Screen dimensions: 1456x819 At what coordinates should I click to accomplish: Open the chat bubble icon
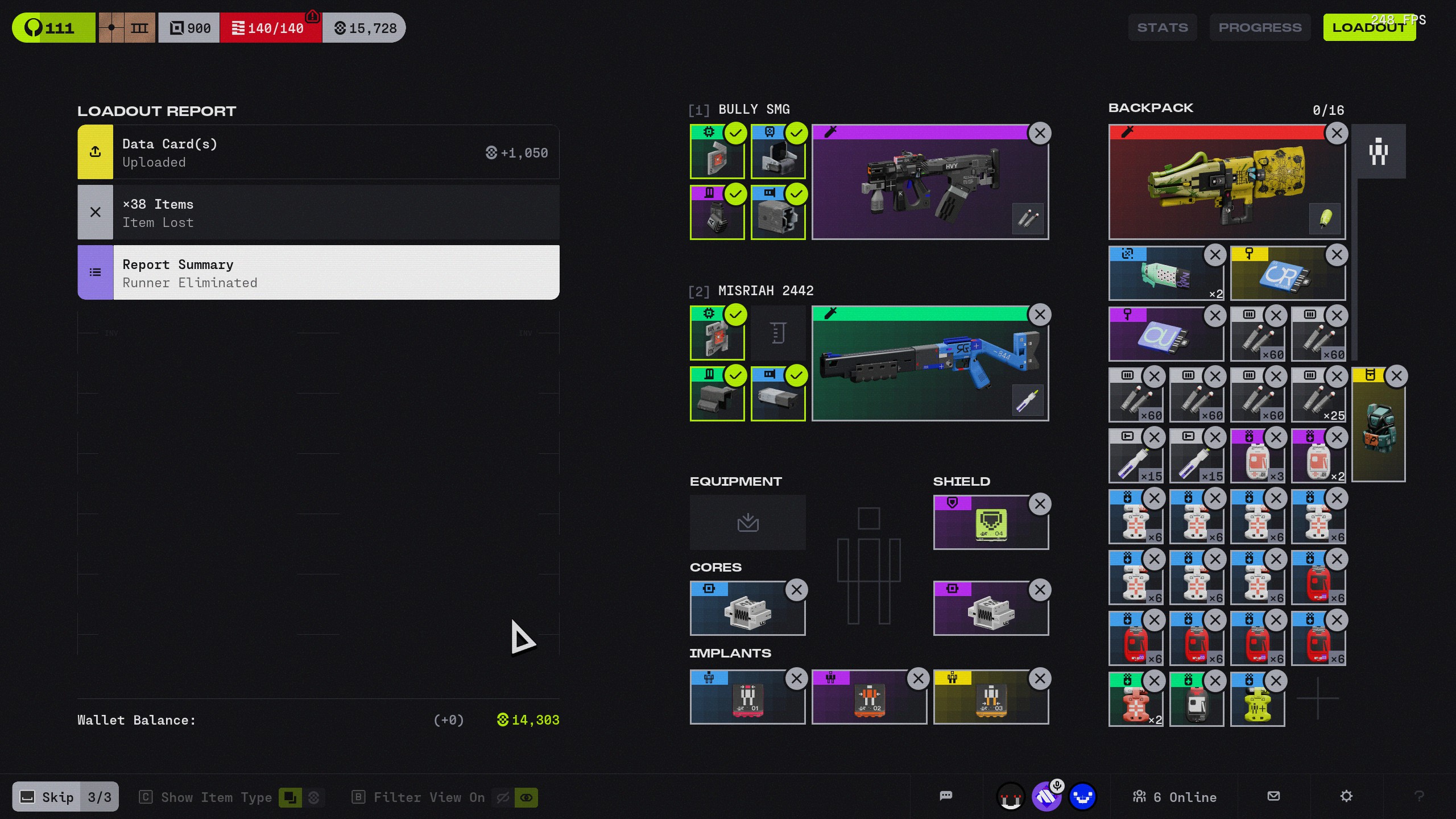tap(946, 796)
